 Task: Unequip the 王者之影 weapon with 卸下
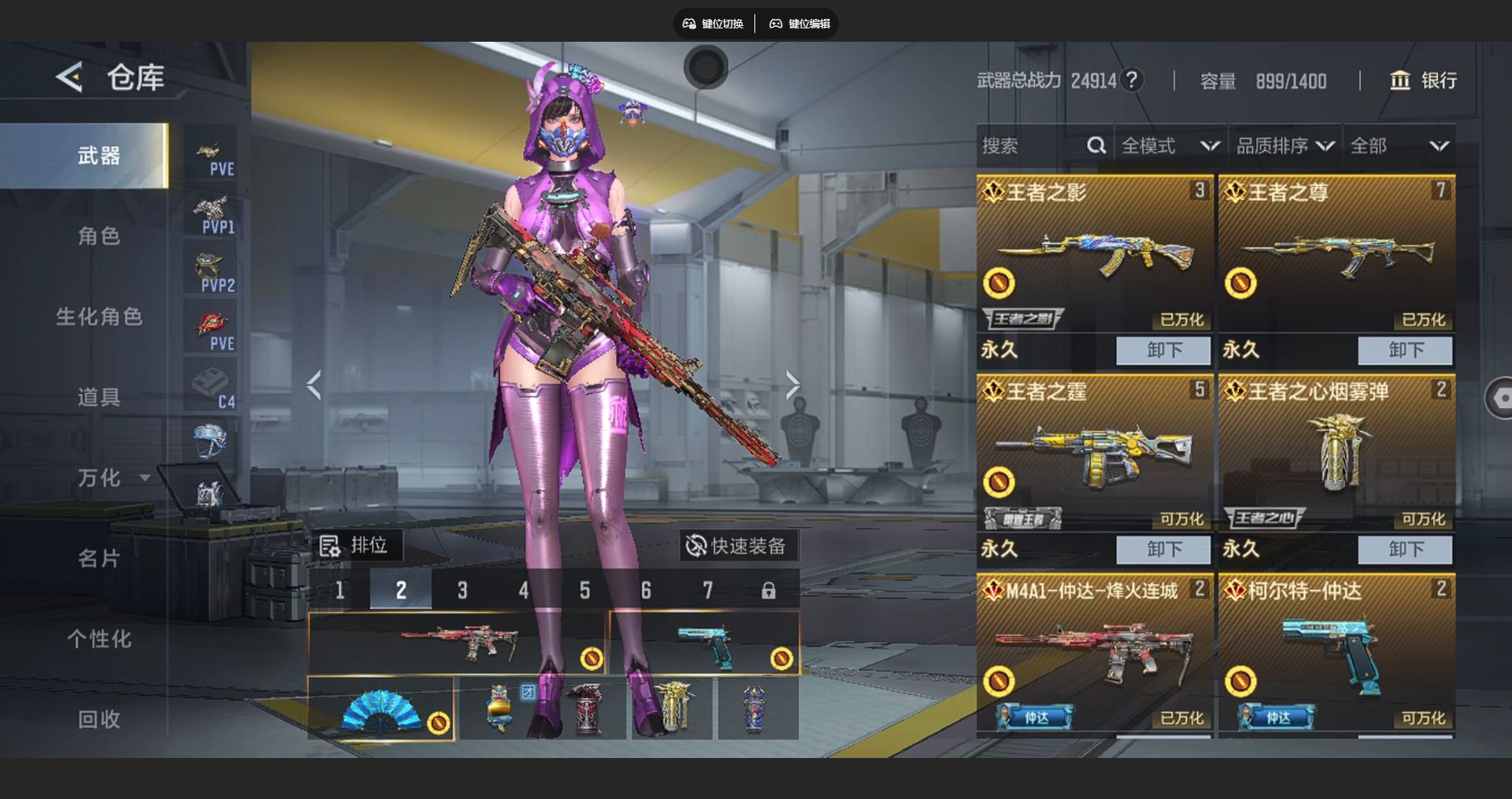pyautogui.click(x=1163, y=350)
